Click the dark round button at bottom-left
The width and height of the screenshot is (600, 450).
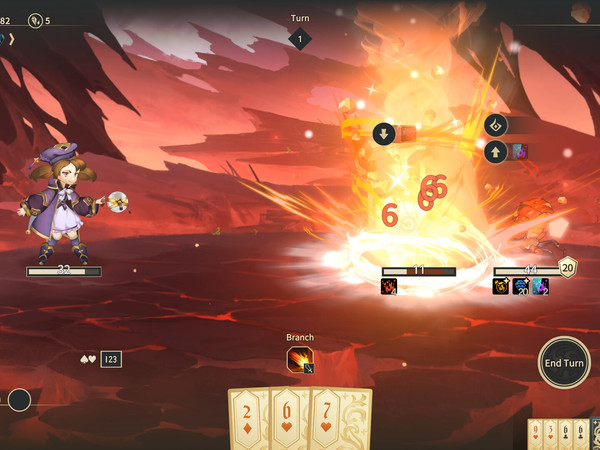pos(19,400)
